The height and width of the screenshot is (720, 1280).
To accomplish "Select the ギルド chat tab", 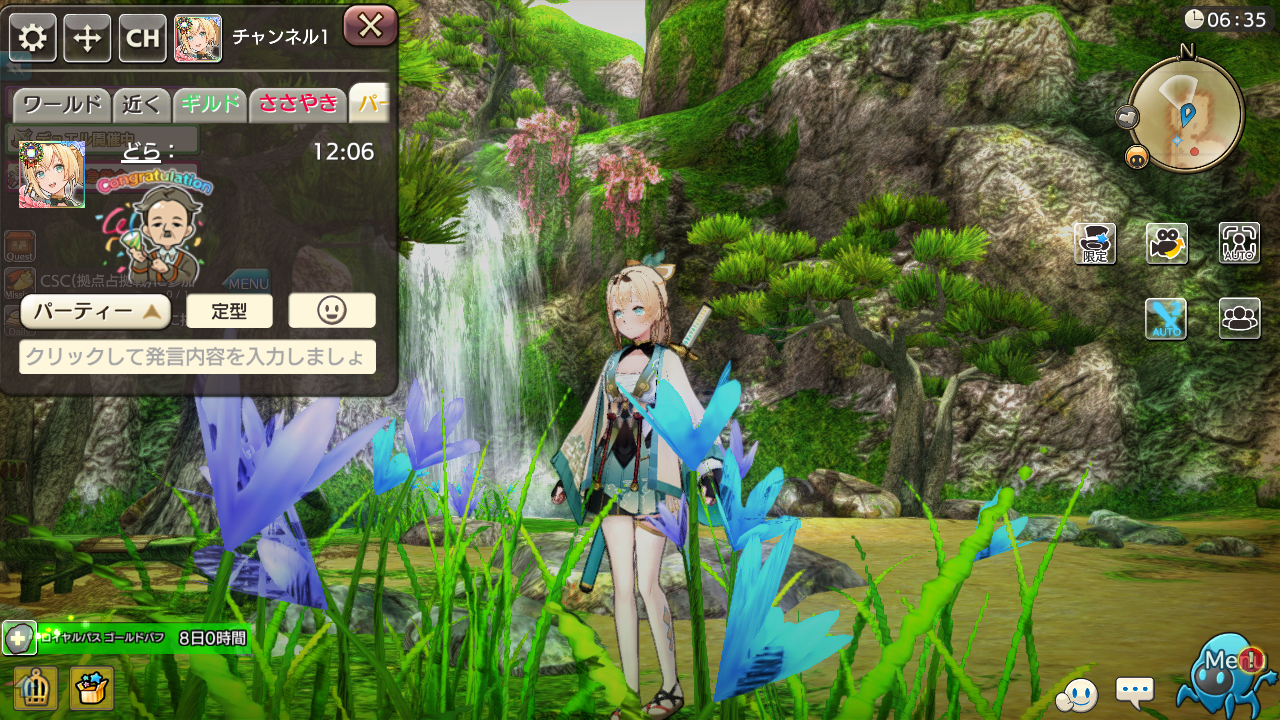I will click(x=210, y=104).
